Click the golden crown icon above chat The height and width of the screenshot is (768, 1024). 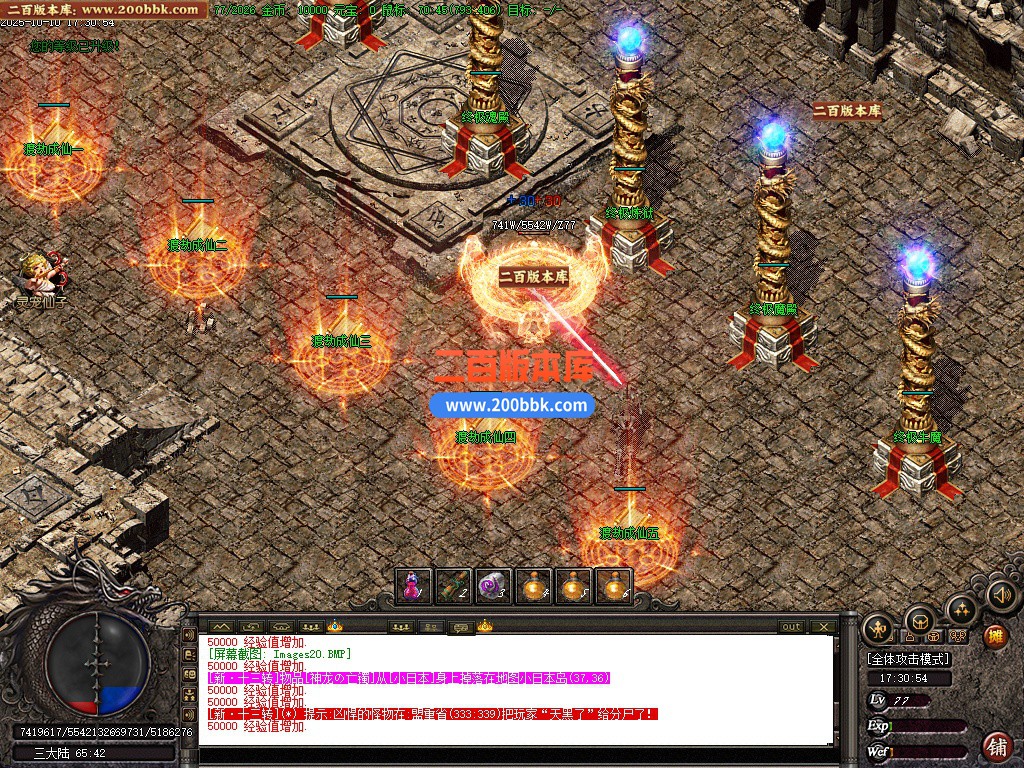pyautogui.click(x=334, y=626)
